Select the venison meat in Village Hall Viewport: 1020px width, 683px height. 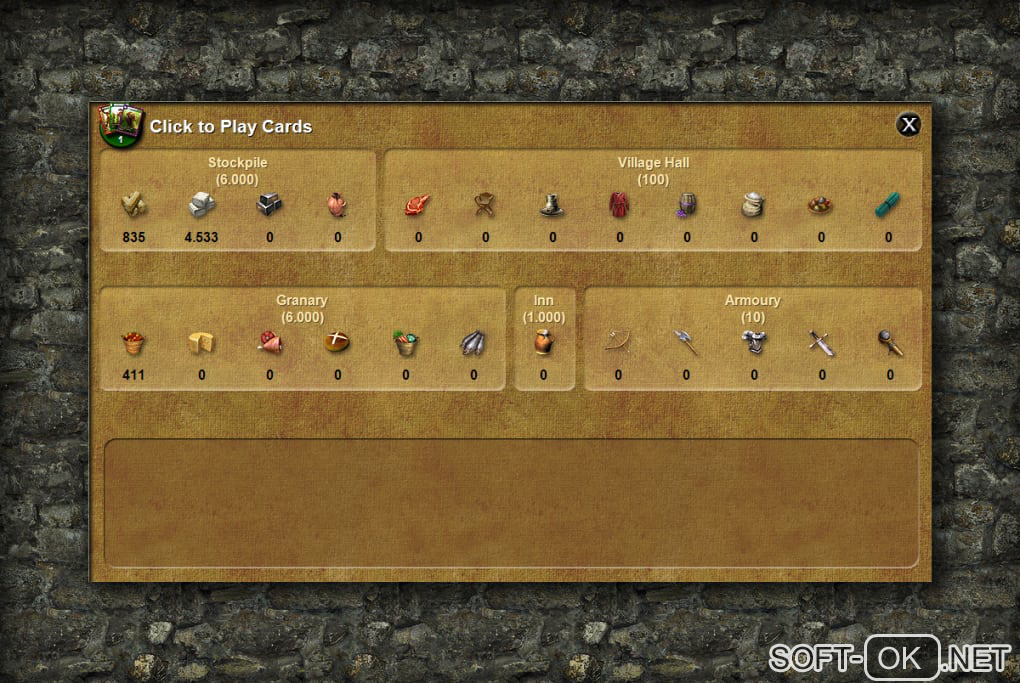tap(417, 205)
